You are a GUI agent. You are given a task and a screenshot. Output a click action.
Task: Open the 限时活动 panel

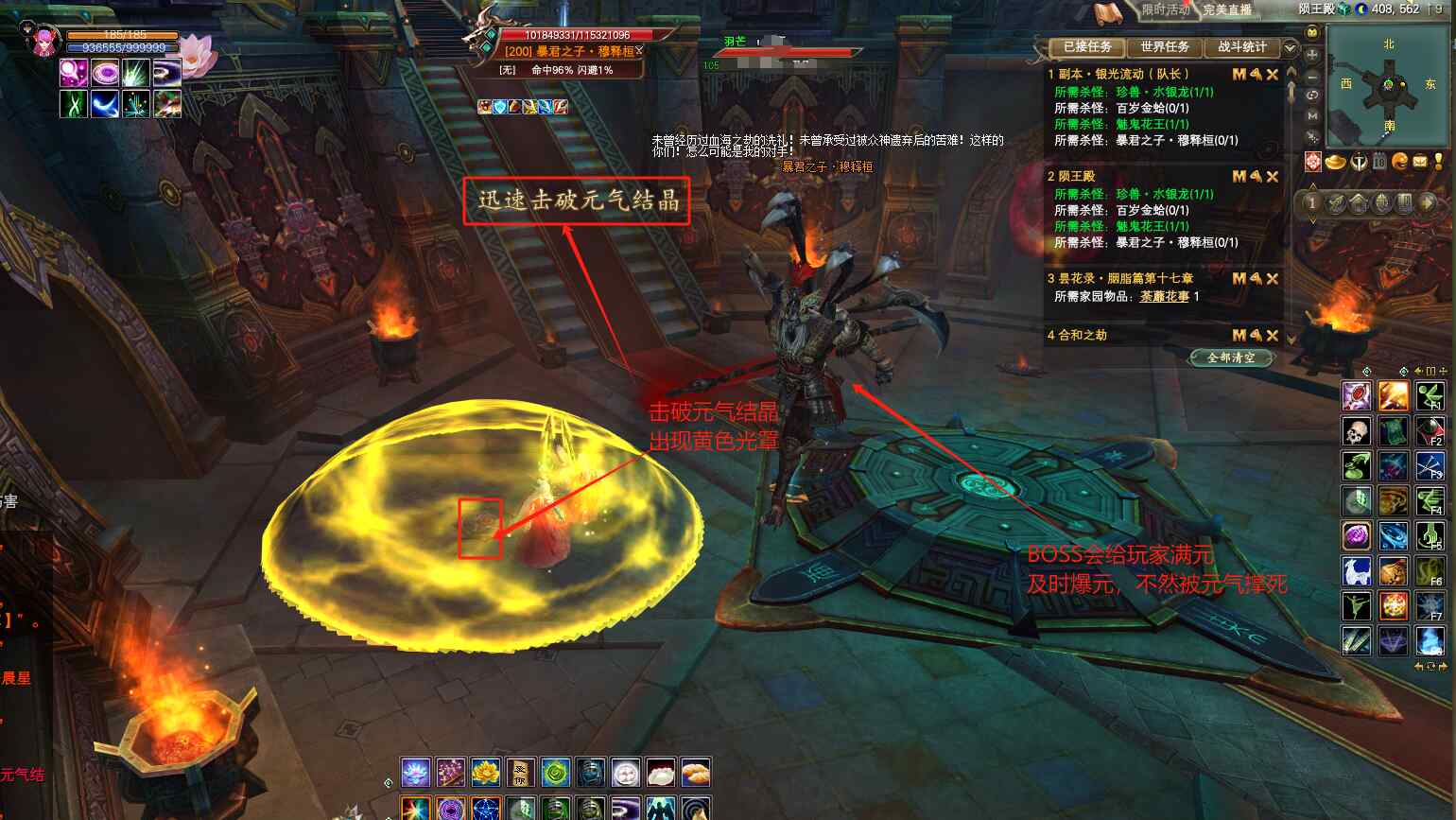tap(1165, 10)
